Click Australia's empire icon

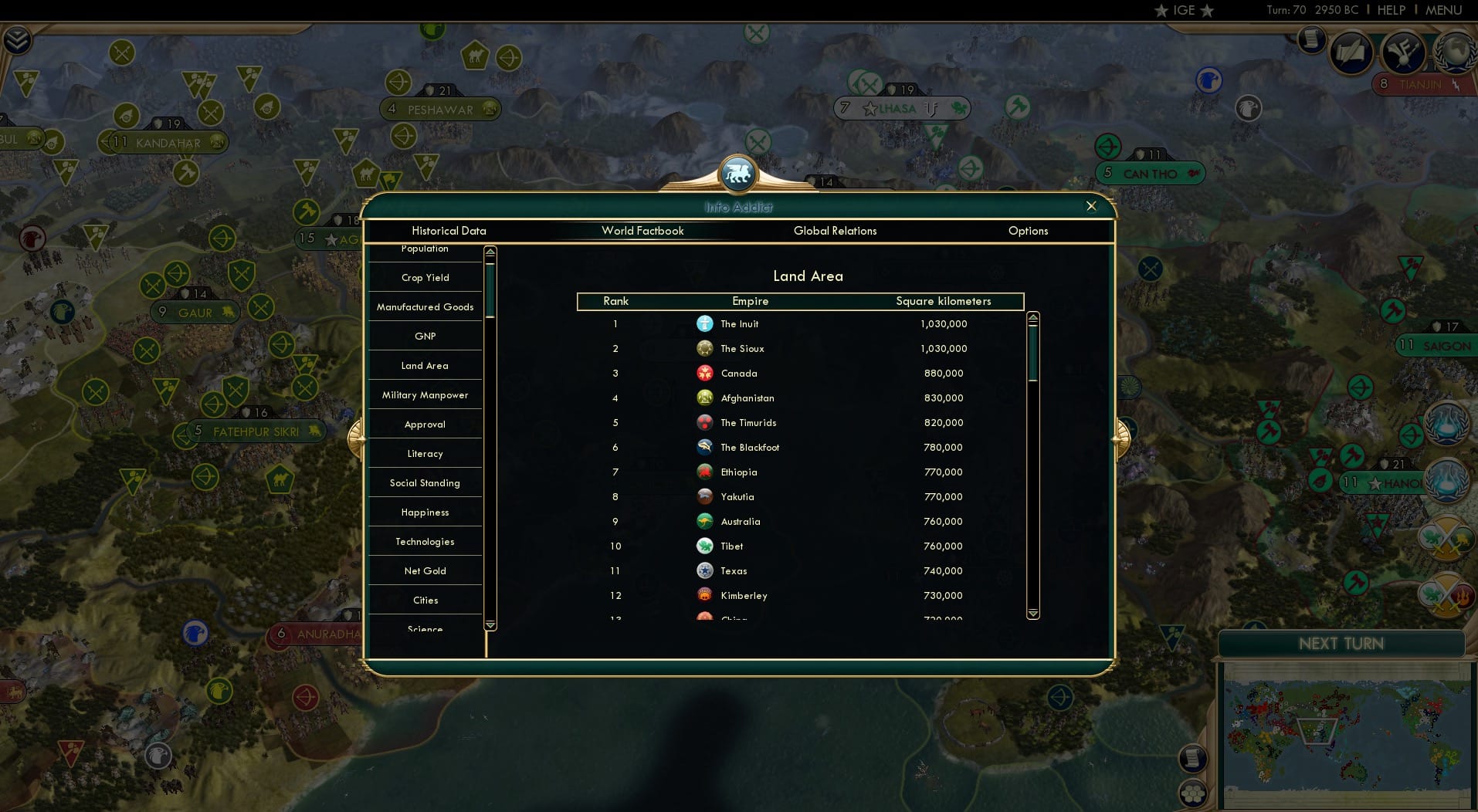(x=705, y=522)
